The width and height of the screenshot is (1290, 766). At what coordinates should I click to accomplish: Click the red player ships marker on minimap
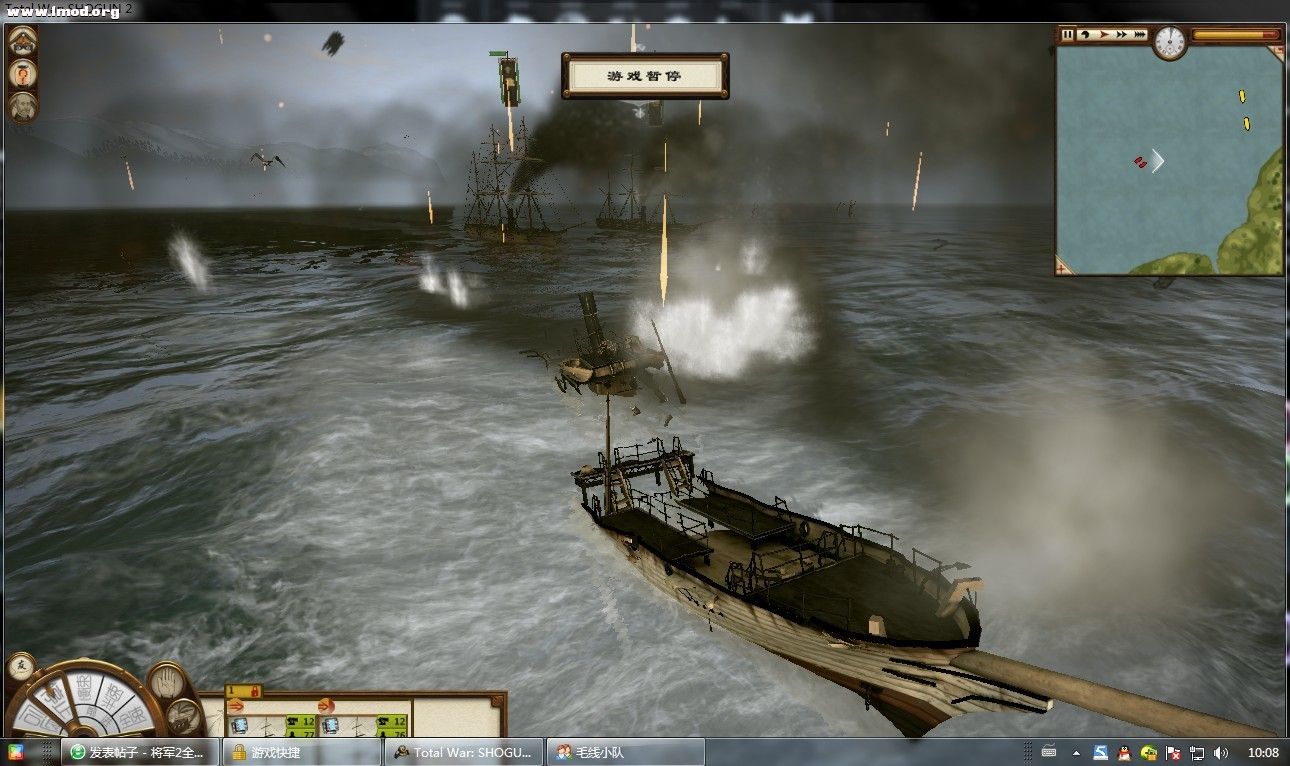[1140, 162]
